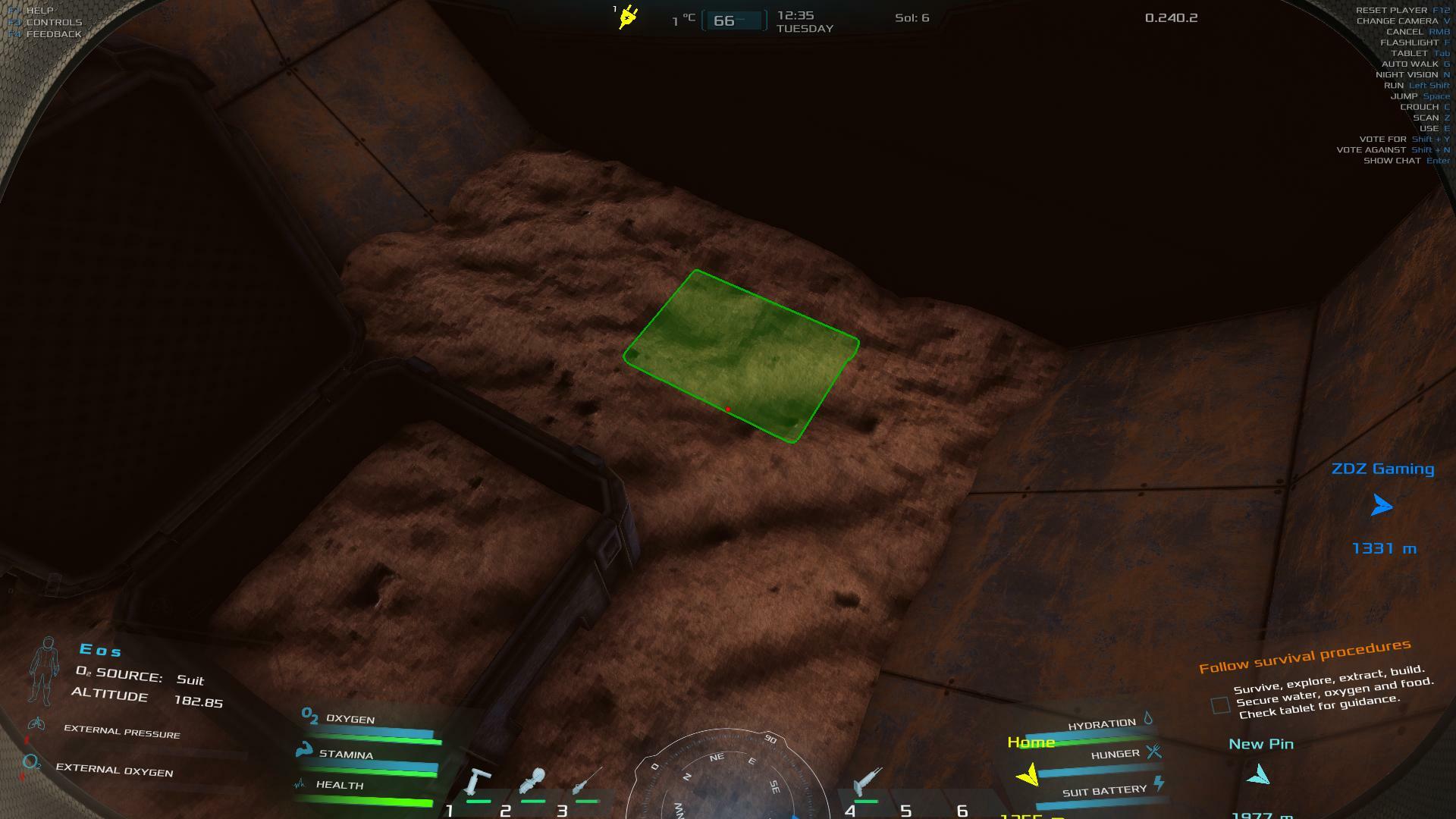1456x819 pixels.
Task: Click the Eos astronaut body status icon
Action: tap(45, 671)
